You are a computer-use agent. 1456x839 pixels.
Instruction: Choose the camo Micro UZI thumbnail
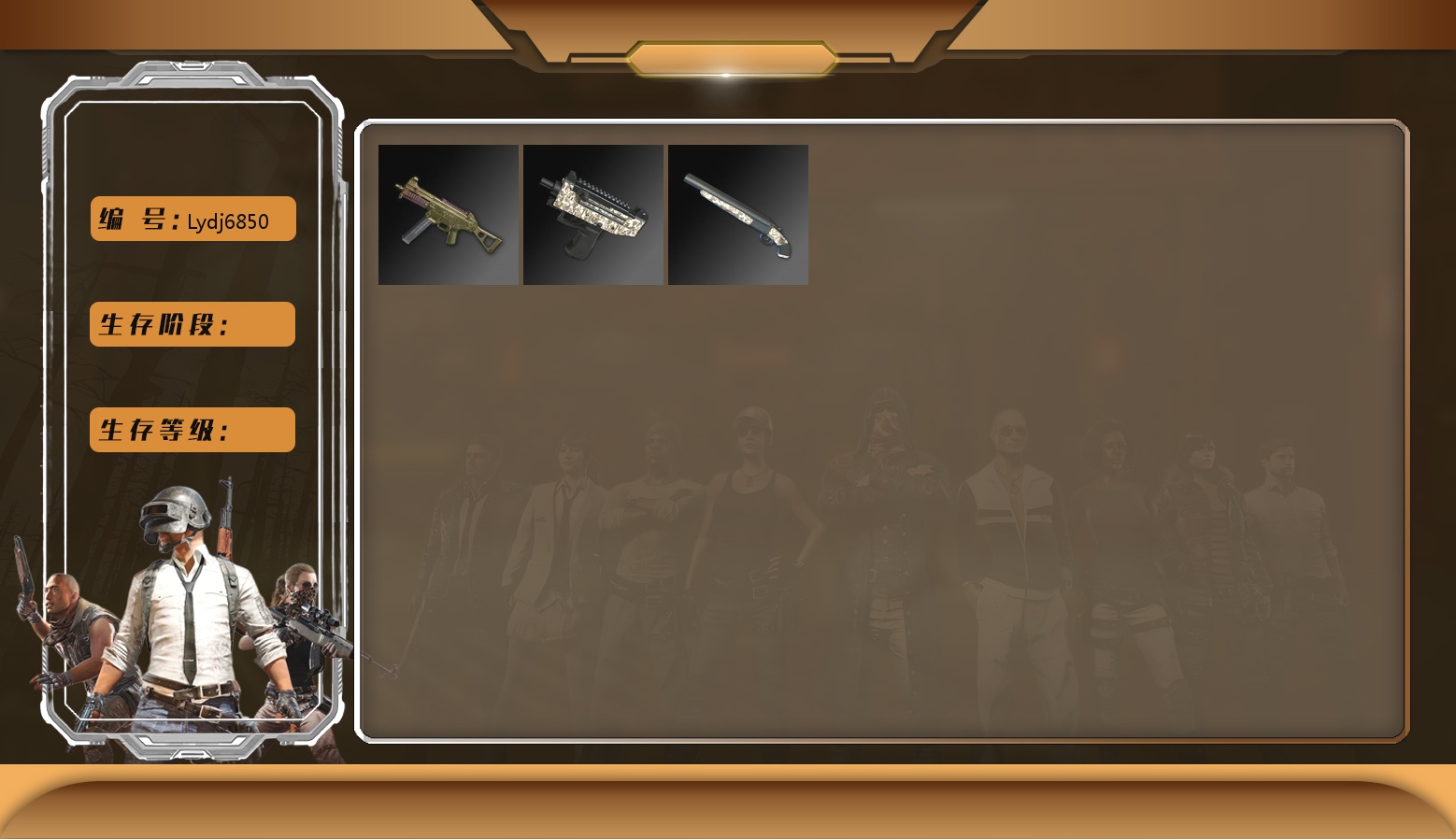coord(593,215)
